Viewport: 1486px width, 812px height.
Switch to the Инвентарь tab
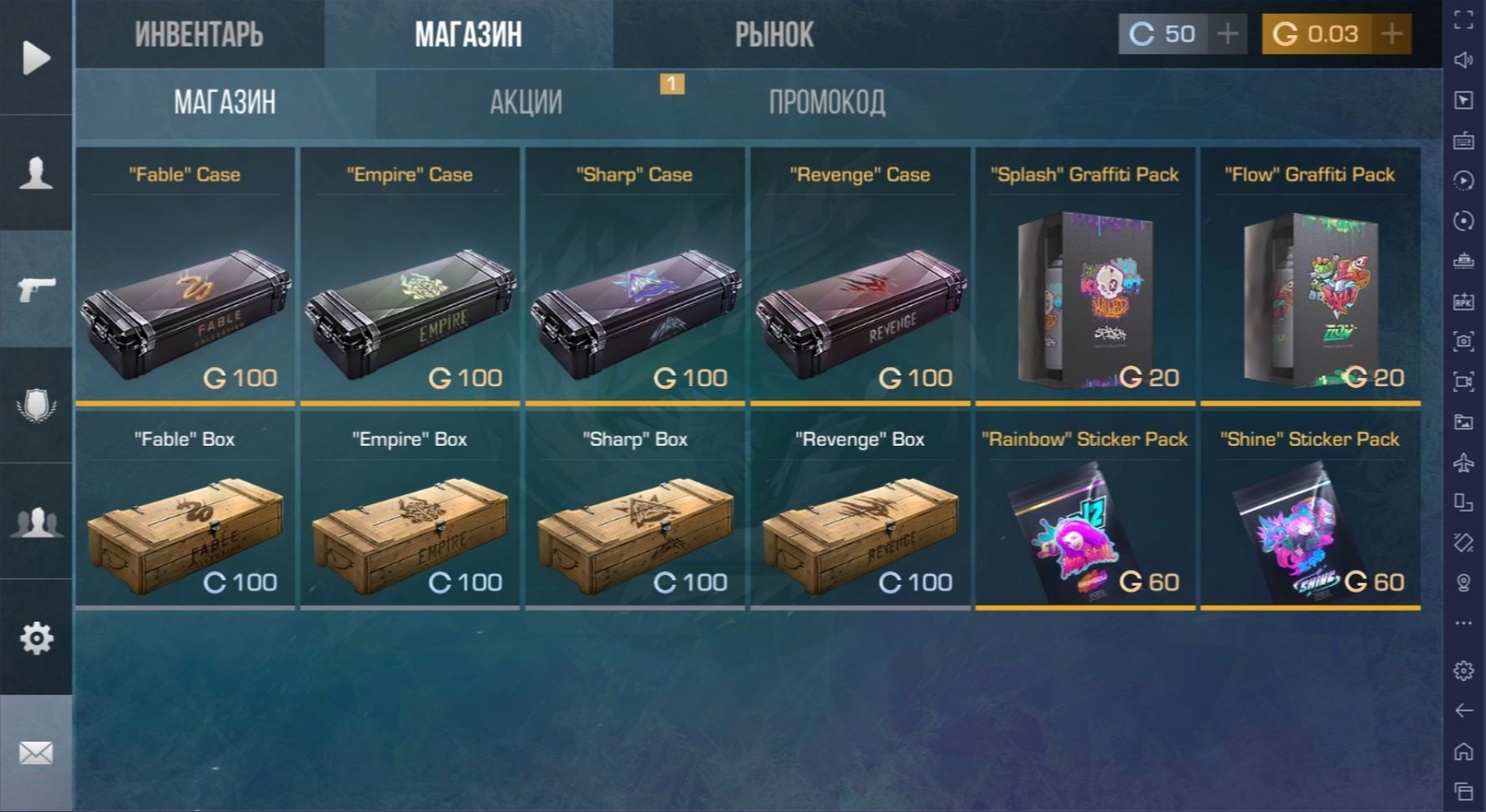pyautogui.click(x=199, y=35)
